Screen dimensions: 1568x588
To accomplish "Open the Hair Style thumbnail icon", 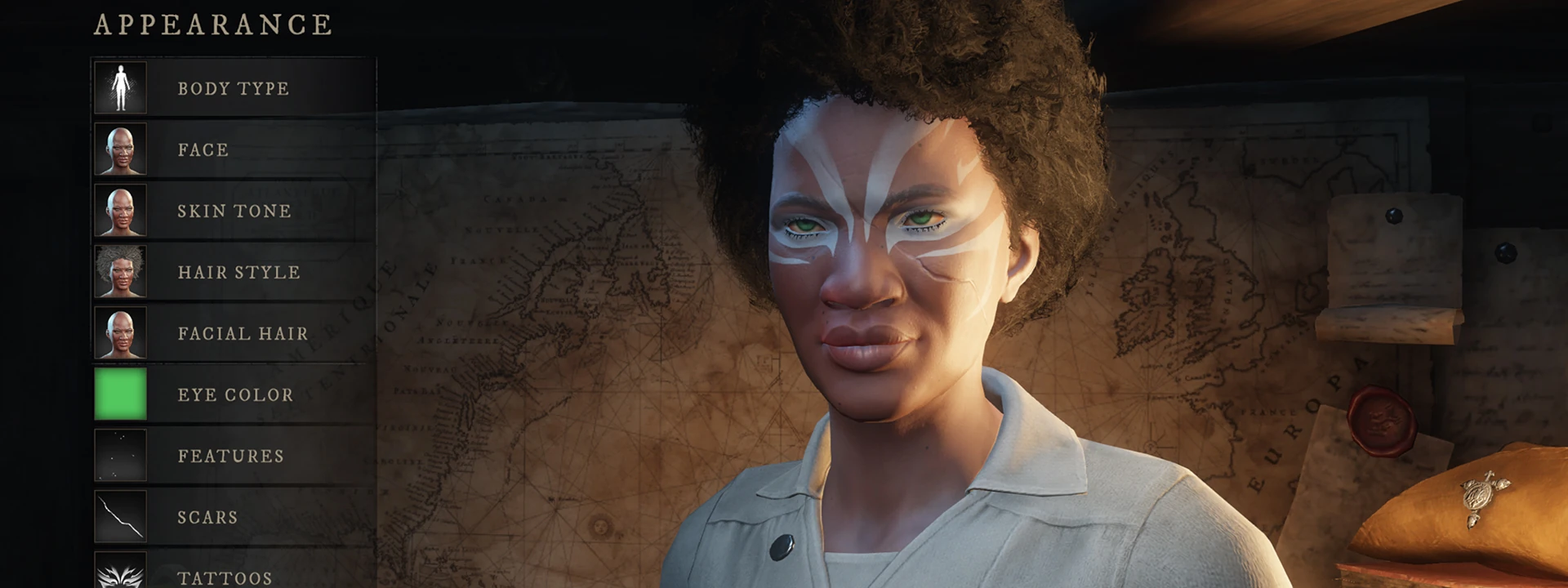I will 121,271.
